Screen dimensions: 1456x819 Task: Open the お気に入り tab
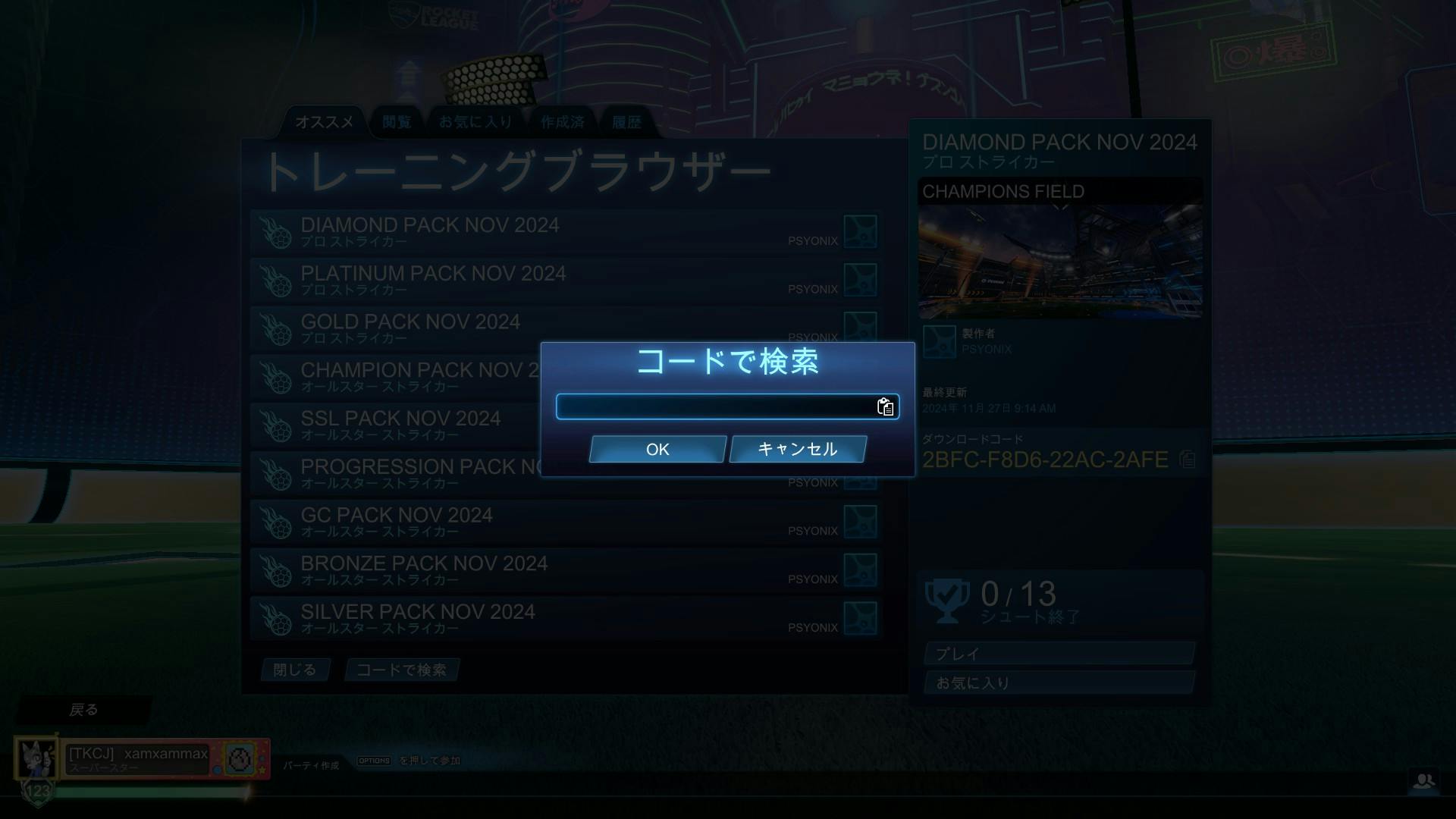(x=476, y=121)
